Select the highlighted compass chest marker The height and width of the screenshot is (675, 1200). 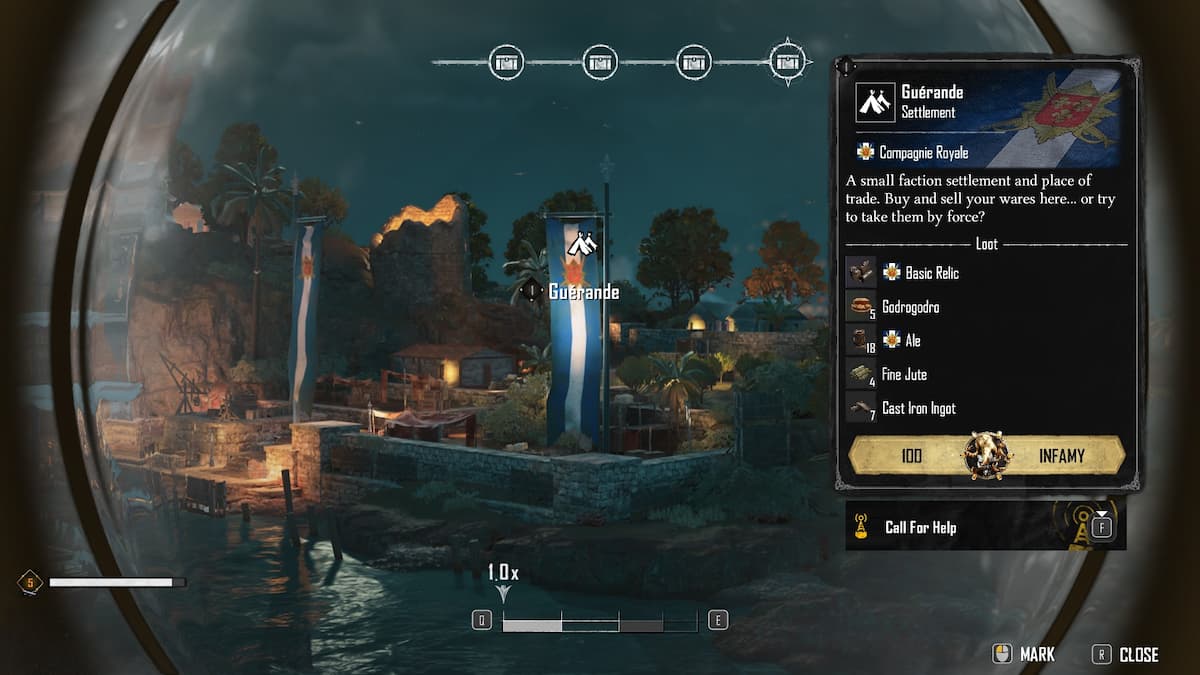788,62
